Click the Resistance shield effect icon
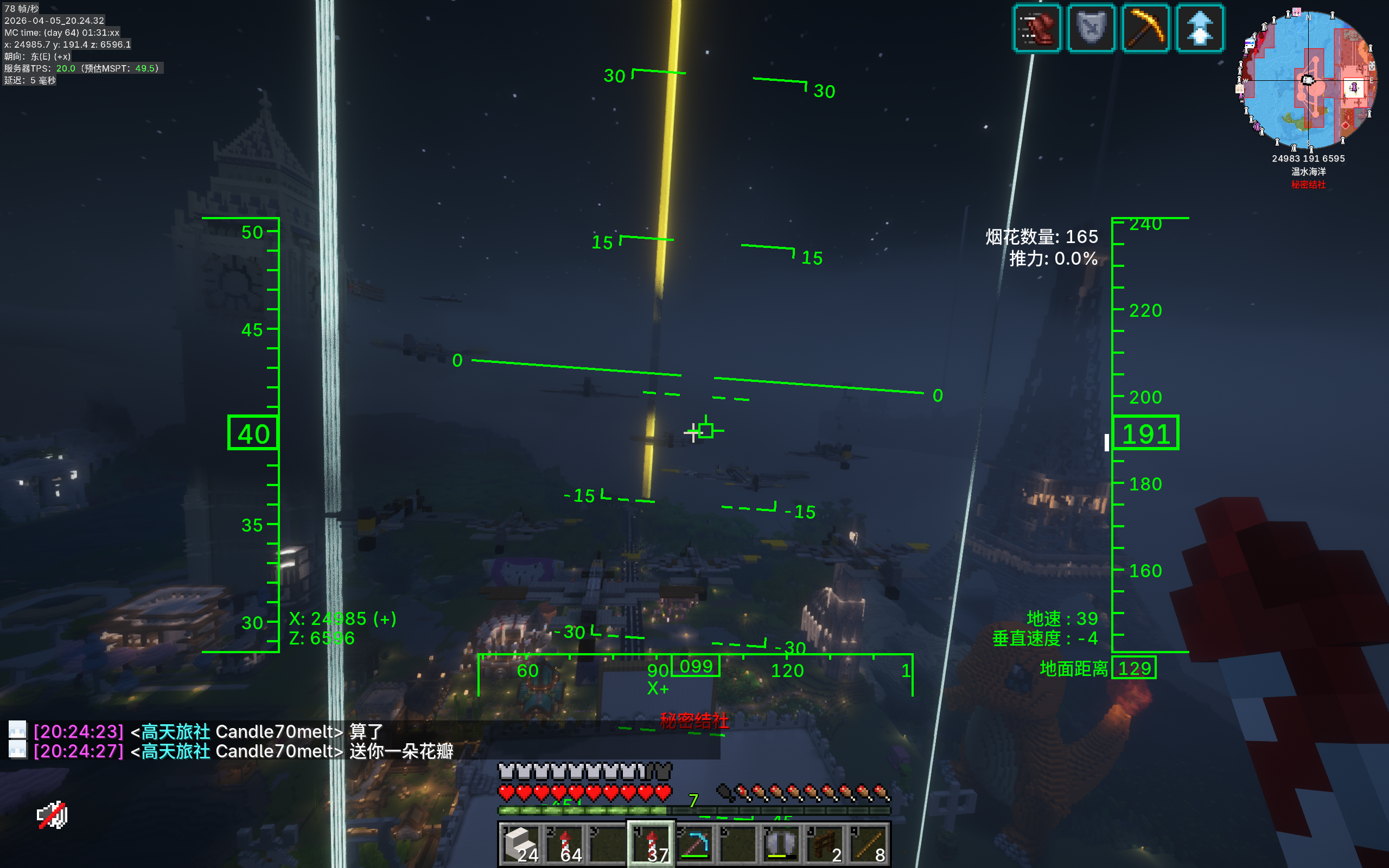1389x868 pixels. click(1091, 28)
